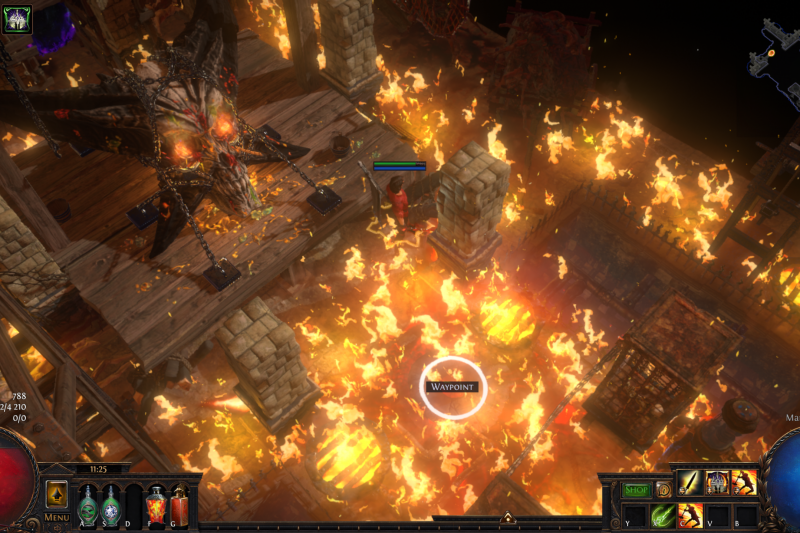
Task: Open the green Shop button
Action: (636, 490)
